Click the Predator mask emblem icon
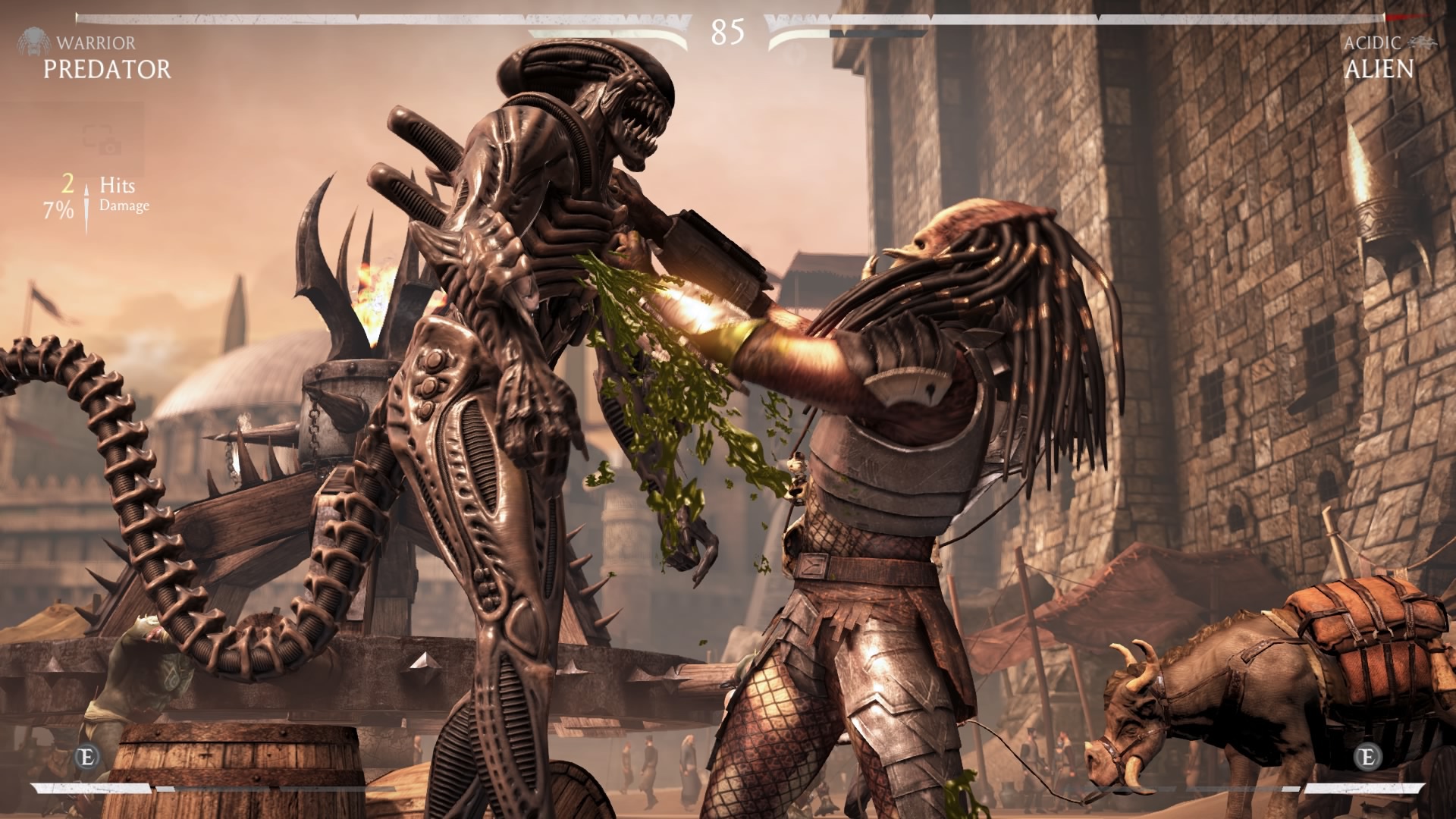 (35, 42)
